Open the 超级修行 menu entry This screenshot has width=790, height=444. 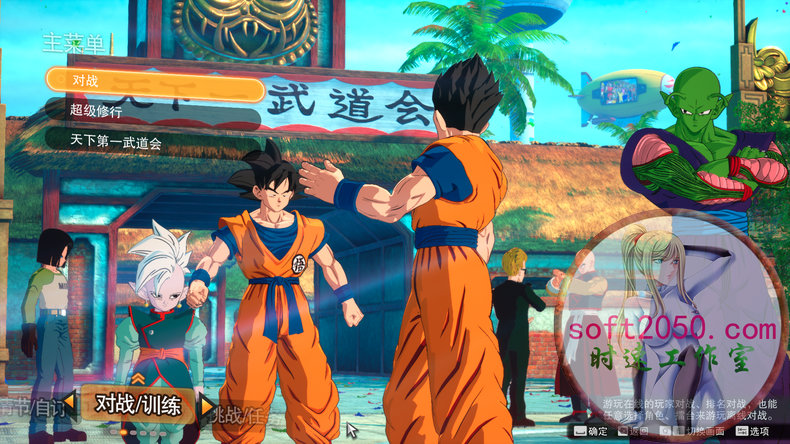[x=150, y=112]
